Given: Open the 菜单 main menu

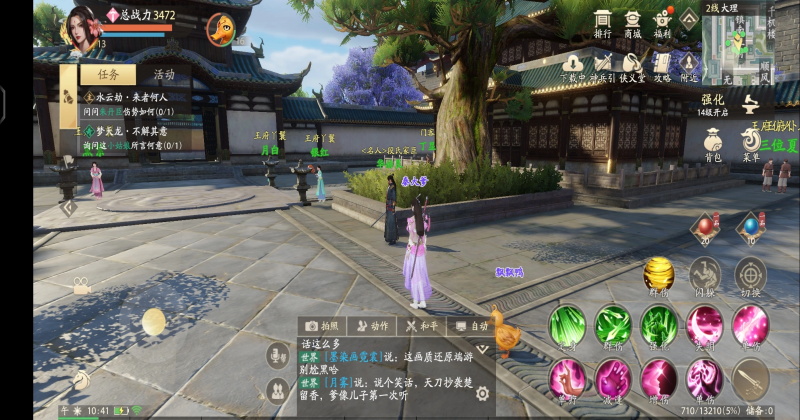Looking at the screenshot, I should pyautogui.click(x=751, y=142).
